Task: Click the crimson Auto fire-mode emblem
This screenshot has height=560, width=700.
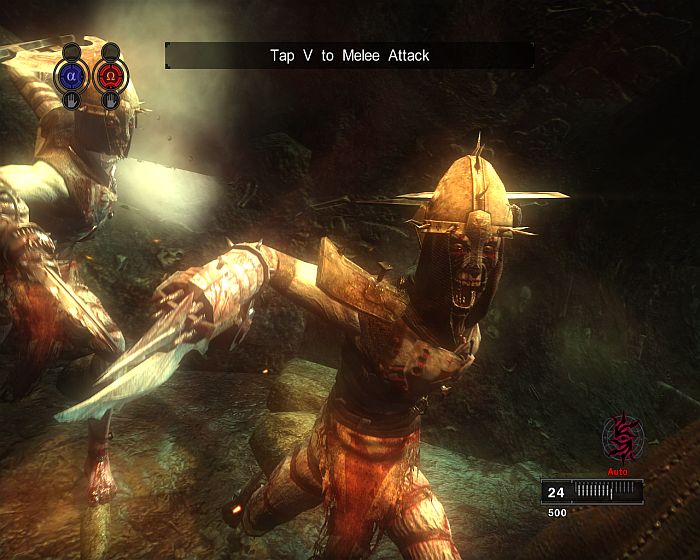Action: tap(622, 436)
